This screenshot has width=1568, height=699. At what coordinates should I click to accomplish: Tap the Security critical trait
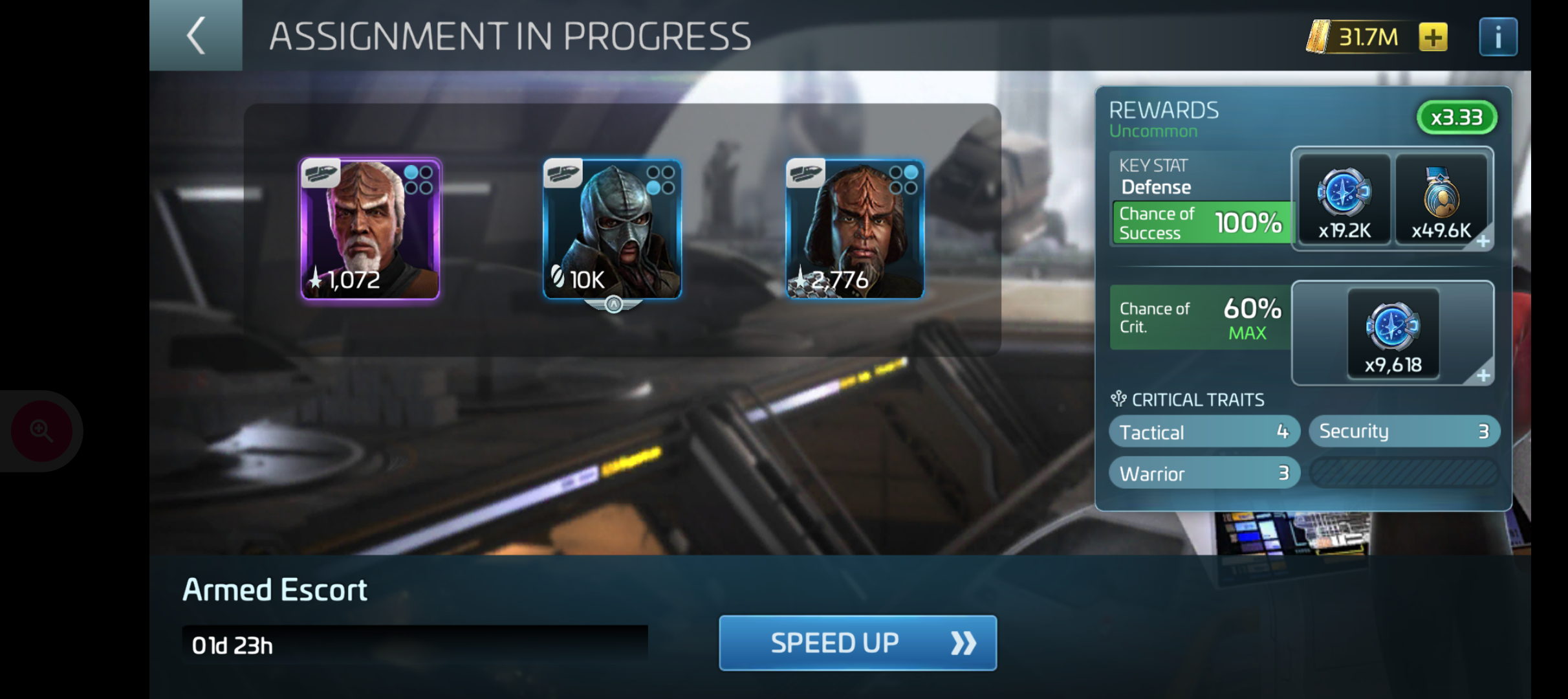tap(1404, 431)
